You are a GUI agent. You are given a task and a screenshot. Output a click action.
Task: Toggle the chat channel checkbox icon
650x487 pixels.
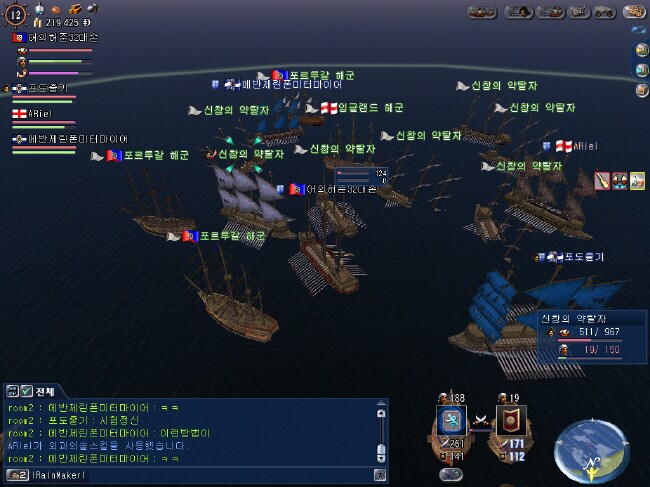pyautogui.click(x=26, y=390)
